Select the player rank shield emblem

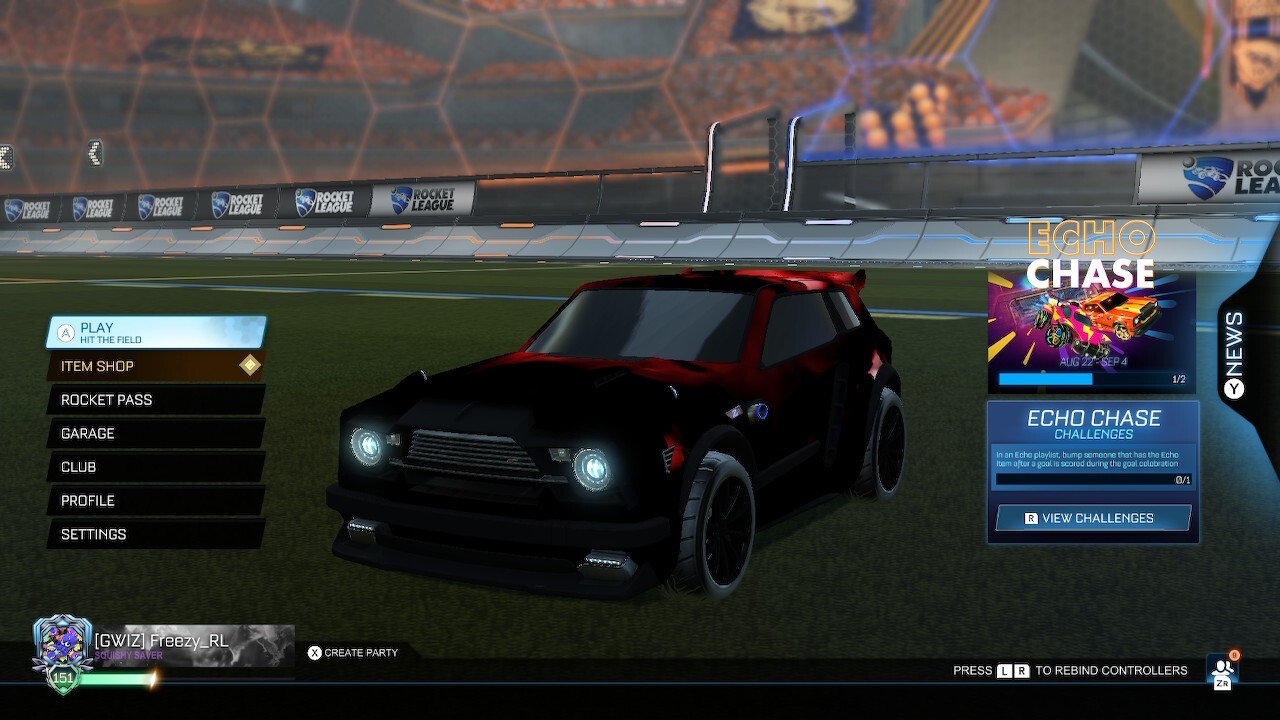point(62,640)
